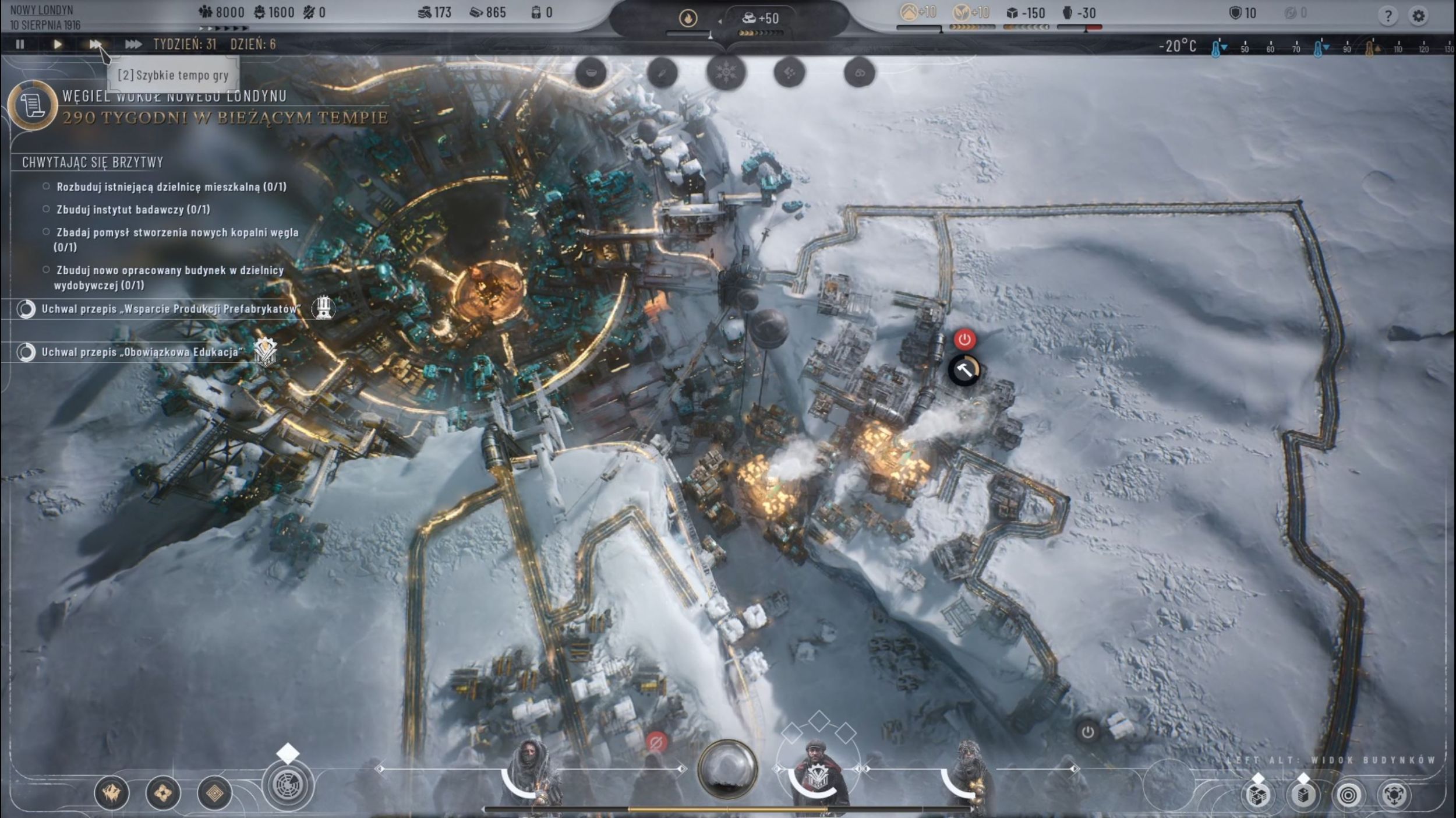Click the concentric circles hub button
Viewport: 1456px width, 818px height.
click(1348, 795)
